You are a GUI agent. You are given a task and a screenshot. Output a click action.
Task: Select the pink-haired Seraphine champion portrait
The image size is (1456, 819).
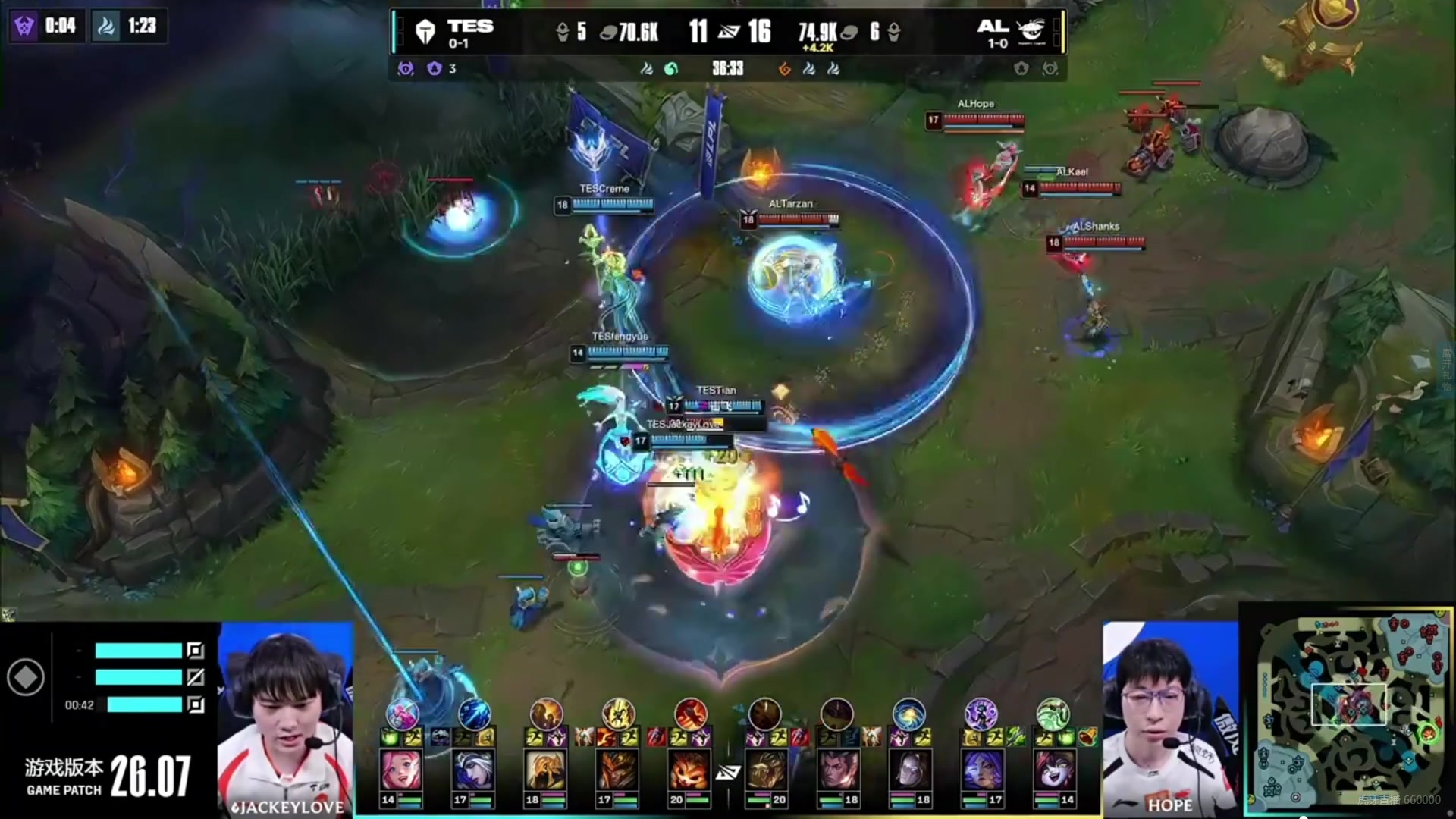(x=400, y=770)
